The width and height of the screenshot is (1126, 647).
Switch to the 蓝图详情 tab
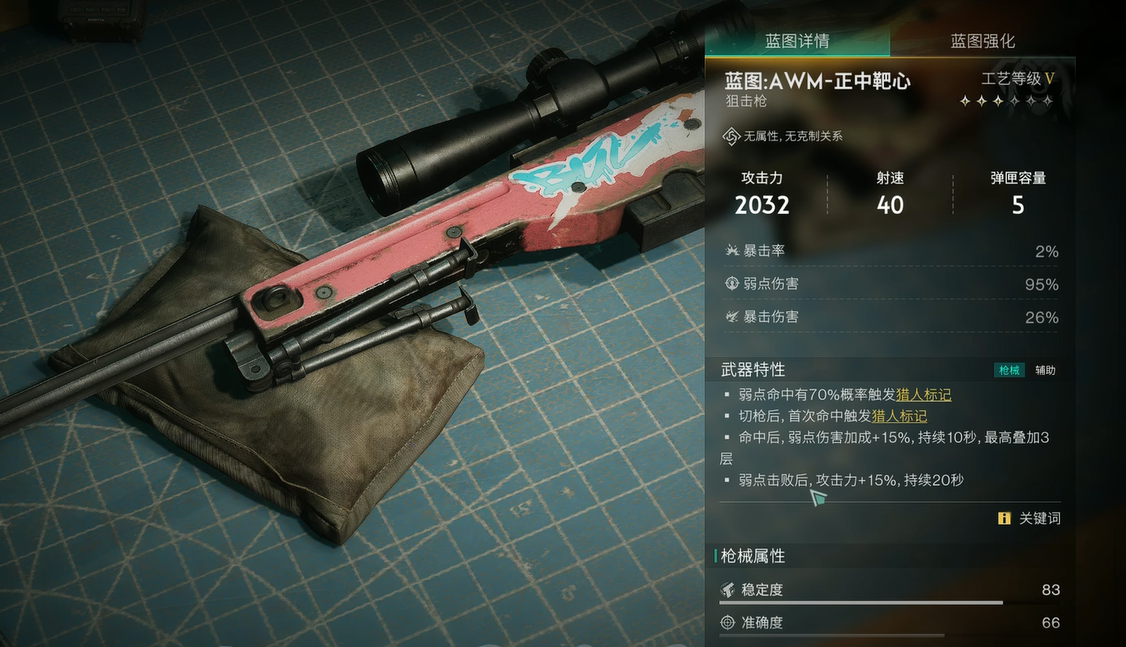(x=797, y=41)
